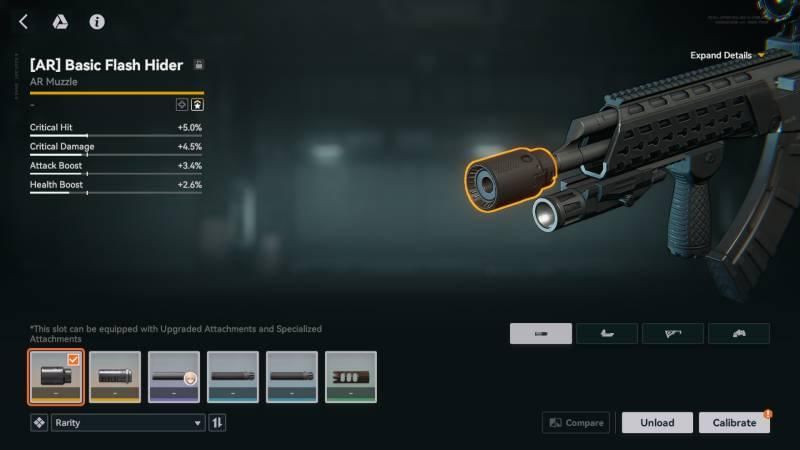The width and height of the screenshot is (800, 450).
Task: Expand Details for the attachment
Action: [x=727, y=55]
